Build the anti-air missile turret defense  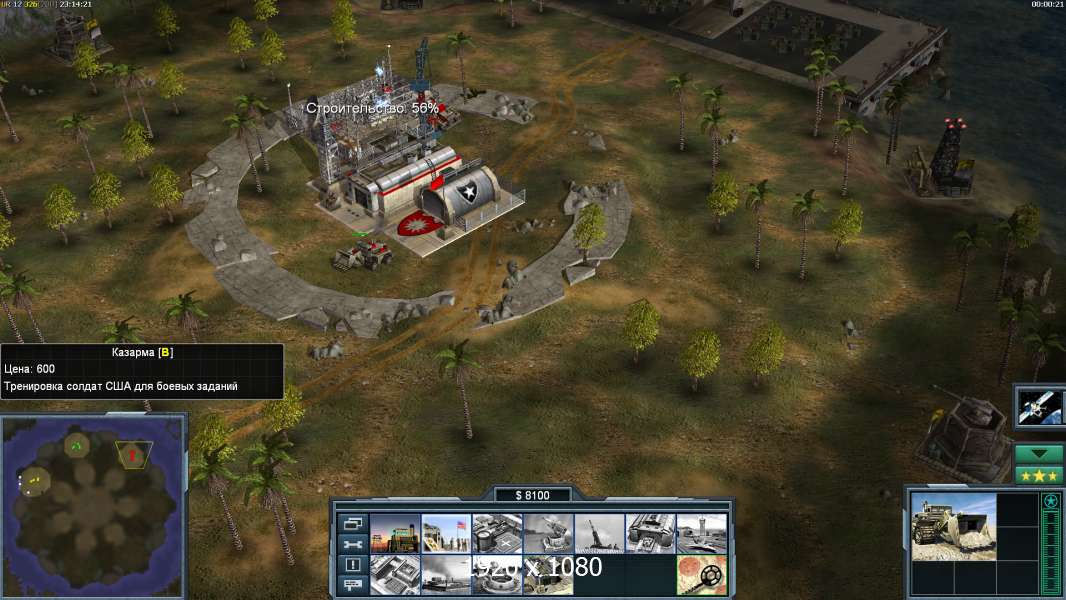pos(599,533)
